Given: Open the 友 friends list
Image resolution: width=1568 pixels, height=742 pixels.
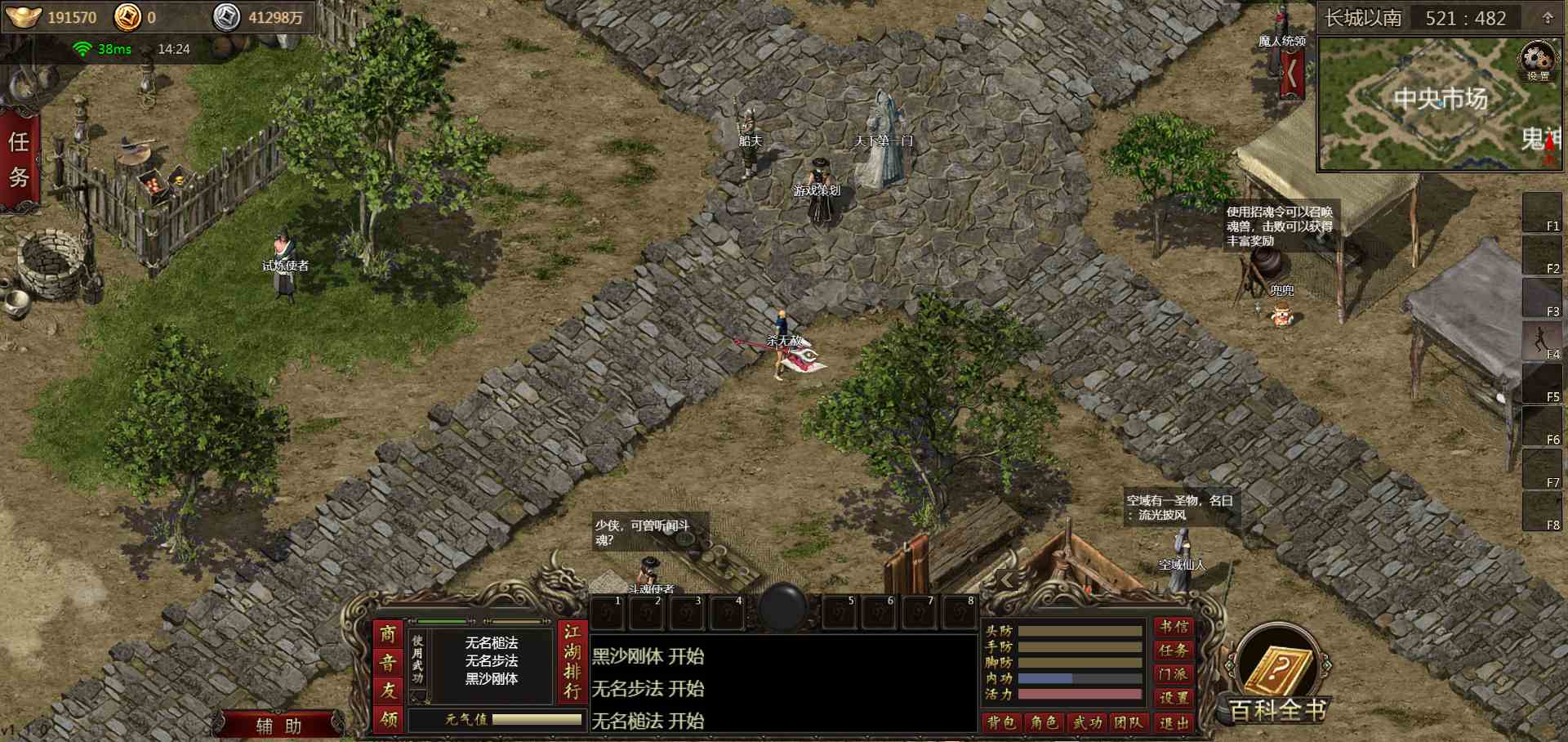Looking at the screenshot, I should (388, 691).
